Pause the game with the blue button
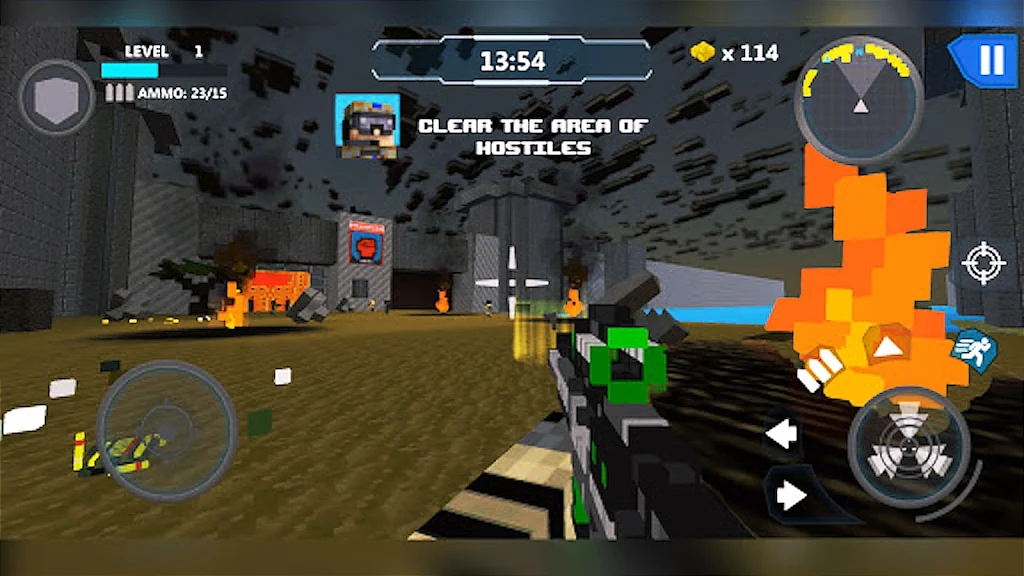Viewport: 1024px width, 576px height. (988, 61)
